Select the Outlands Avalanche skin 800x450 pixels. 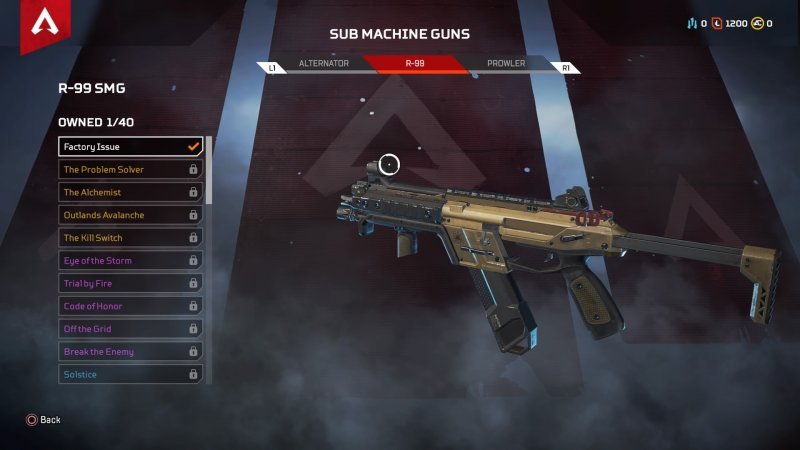coord(130,215)
